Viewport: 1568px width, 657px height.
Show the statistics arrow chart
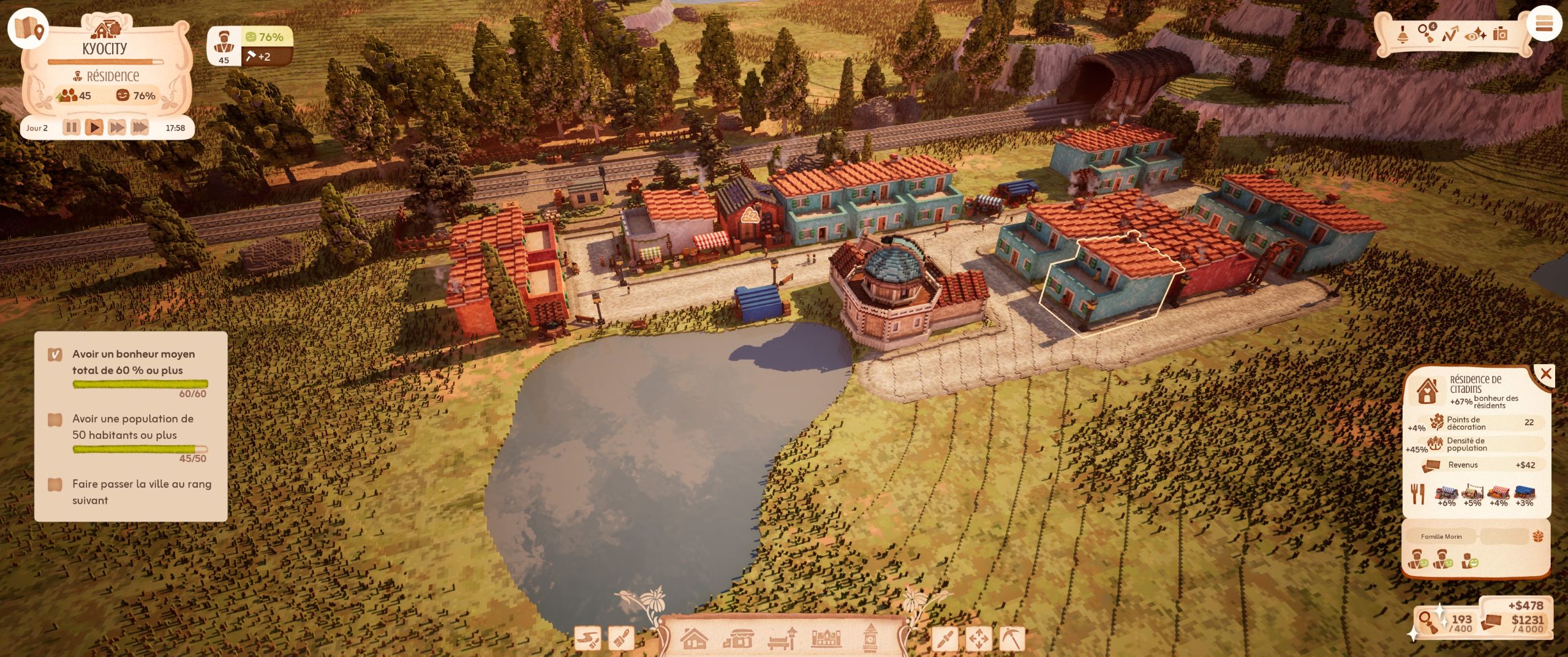tap(1450, 34)
